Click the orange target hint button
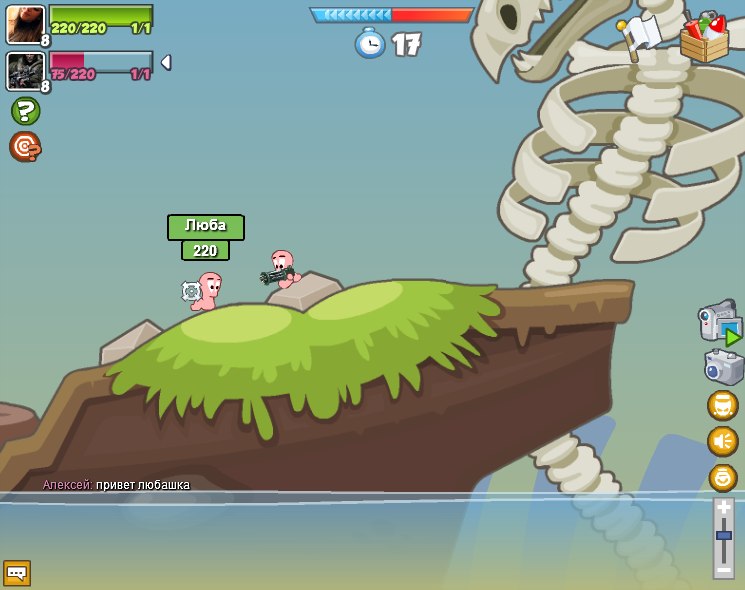 (x=25, y=147)
